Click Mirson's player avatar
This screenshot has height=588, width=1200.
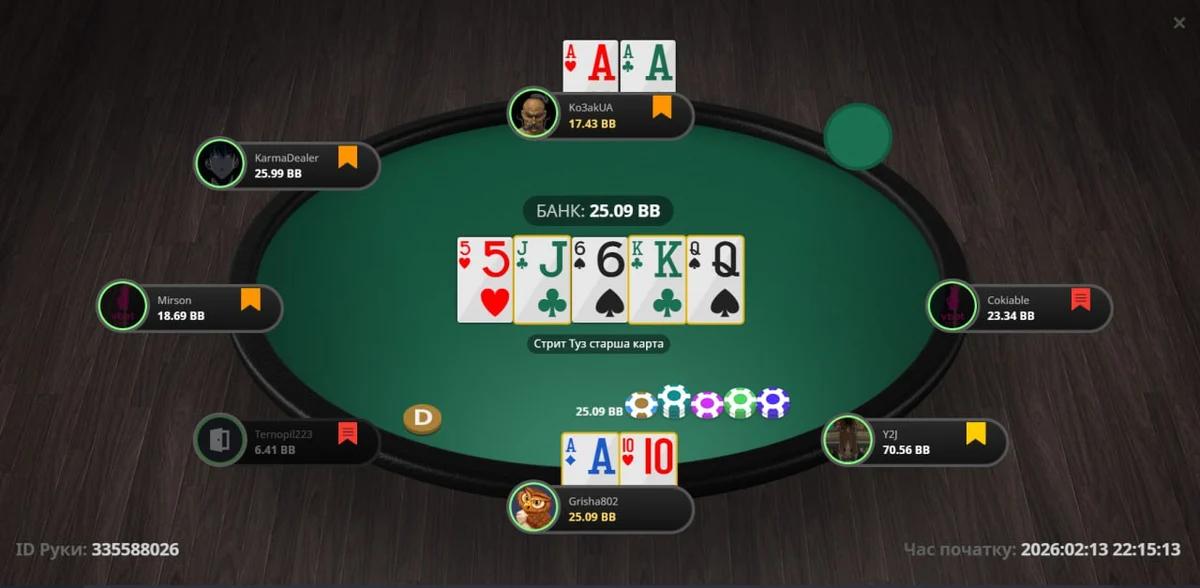point(122,306)
